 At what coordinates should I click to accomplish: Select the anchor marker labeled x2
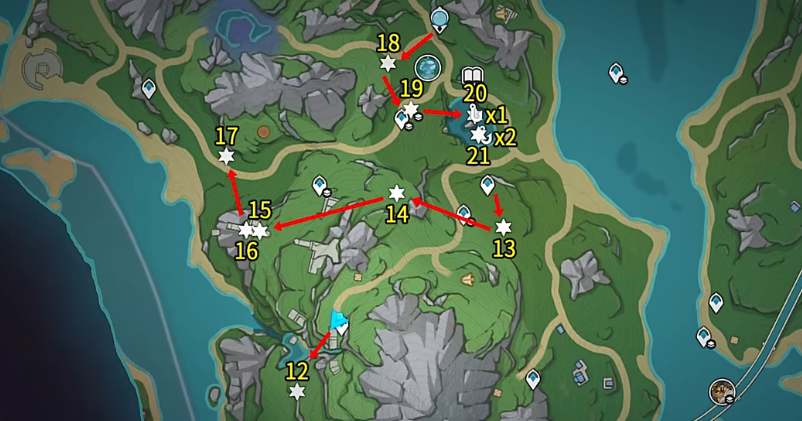(479, 135)
